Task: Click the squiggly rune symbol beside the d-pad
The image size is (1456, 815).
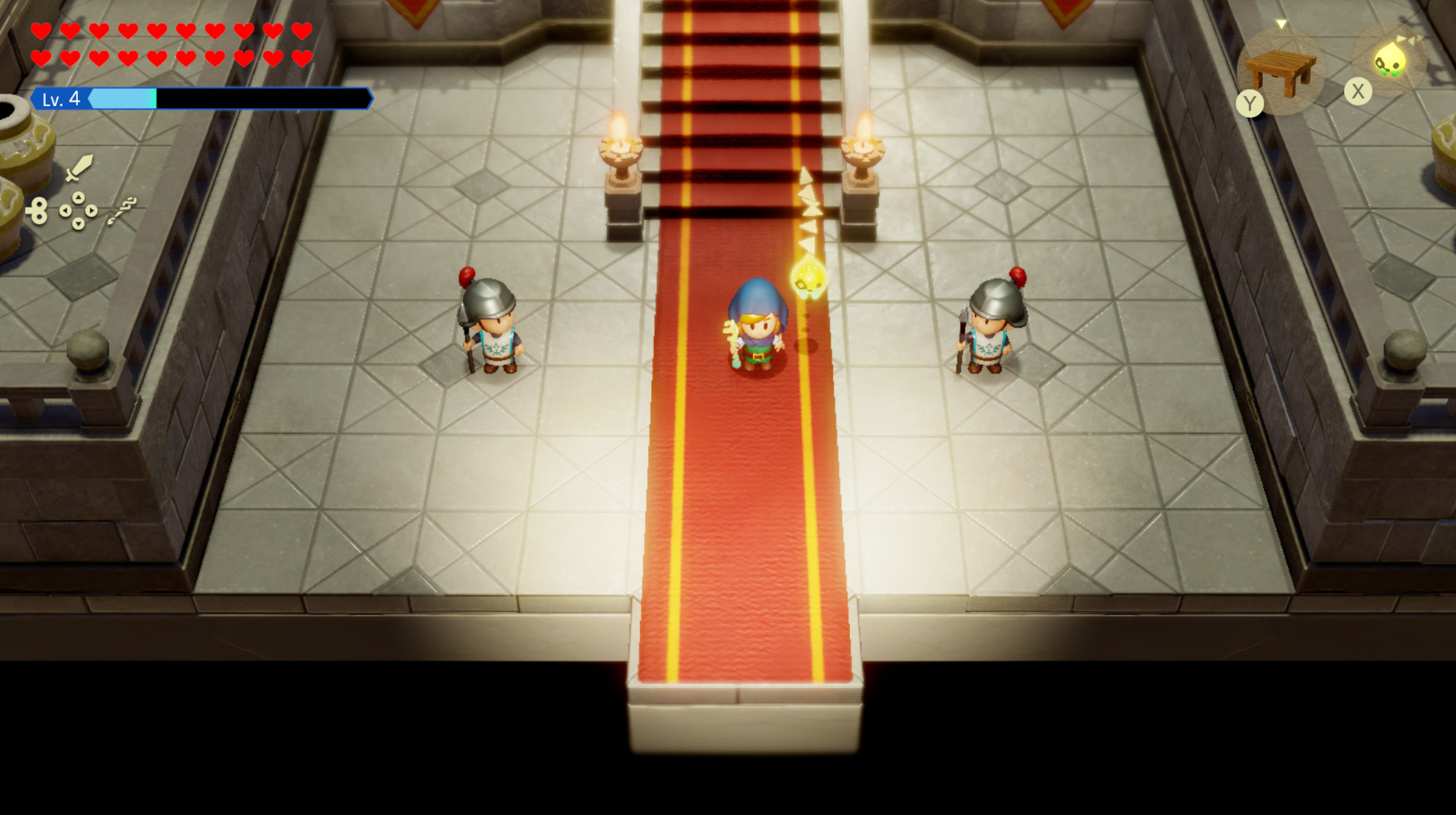Action: pos(122,210)
